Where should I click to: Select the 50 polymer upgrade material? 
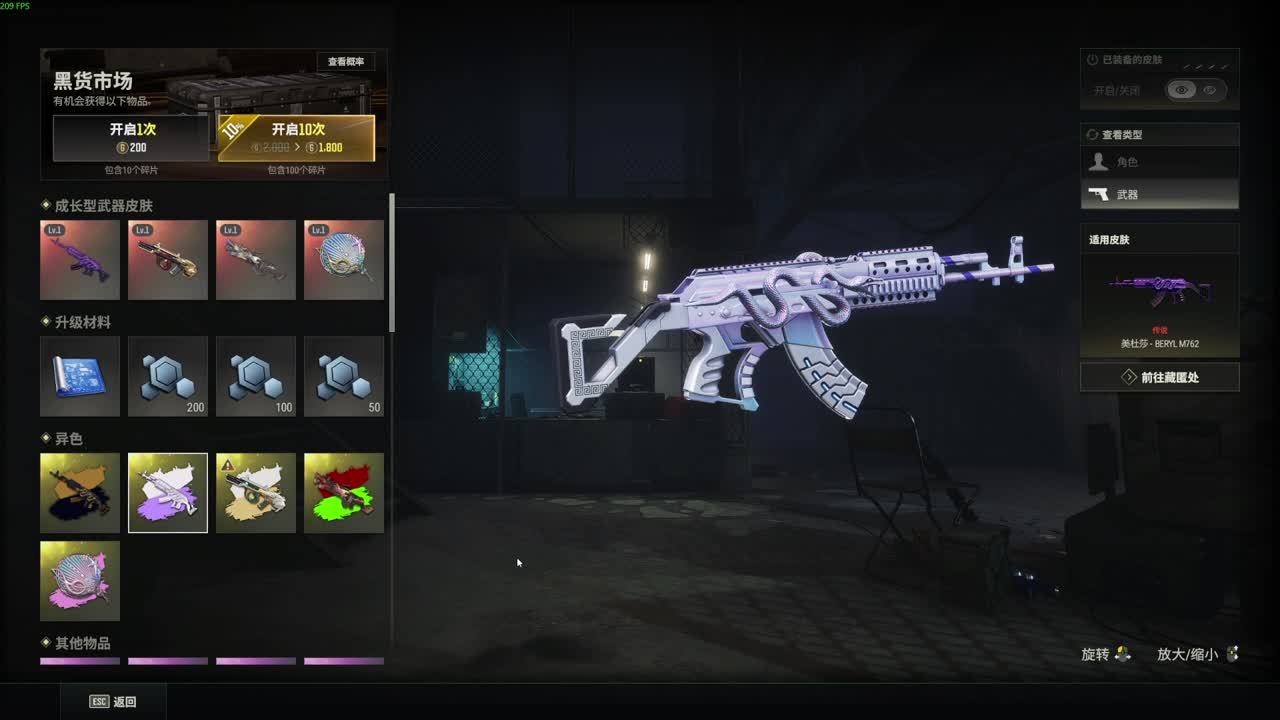pyautogui.click(x=344, y=376)
